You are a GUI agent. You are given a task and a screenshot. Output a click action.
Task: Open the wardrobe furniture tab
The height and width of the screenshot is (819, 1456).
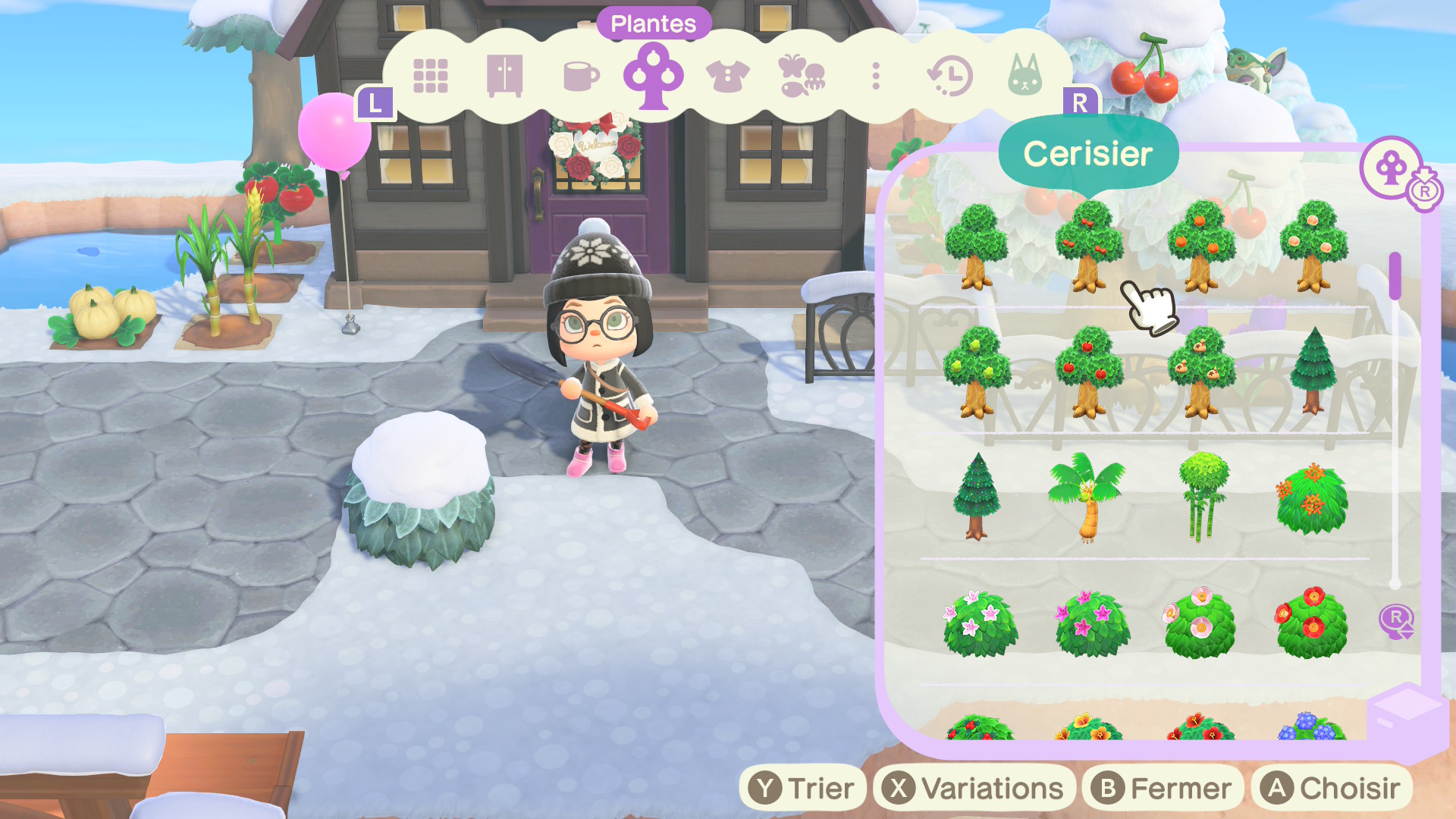[x=504, y=76]
